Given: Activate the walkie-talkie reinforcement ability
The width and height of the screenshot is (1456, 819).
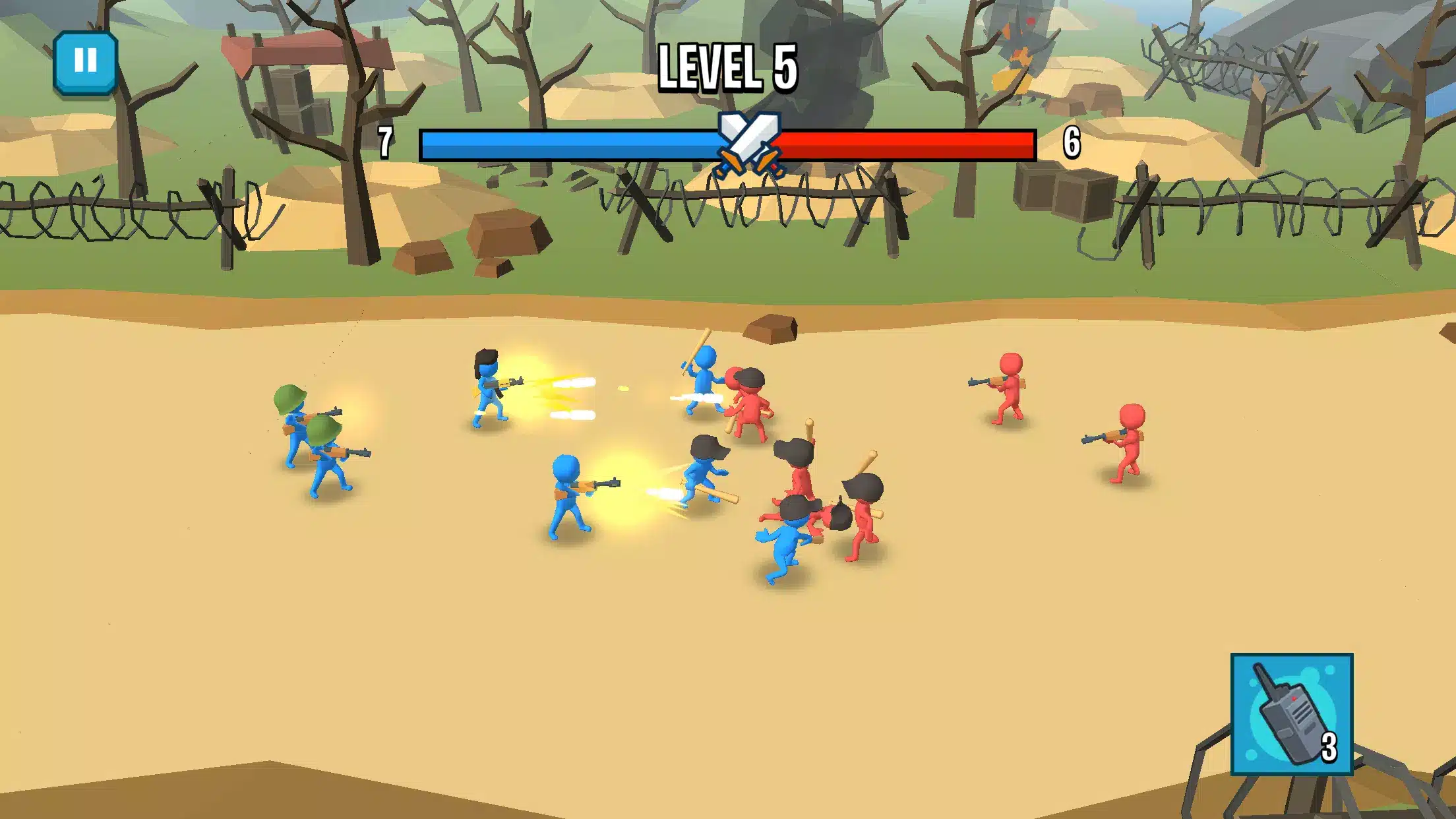Looking at the screenshot, I should click(1291, 713).
